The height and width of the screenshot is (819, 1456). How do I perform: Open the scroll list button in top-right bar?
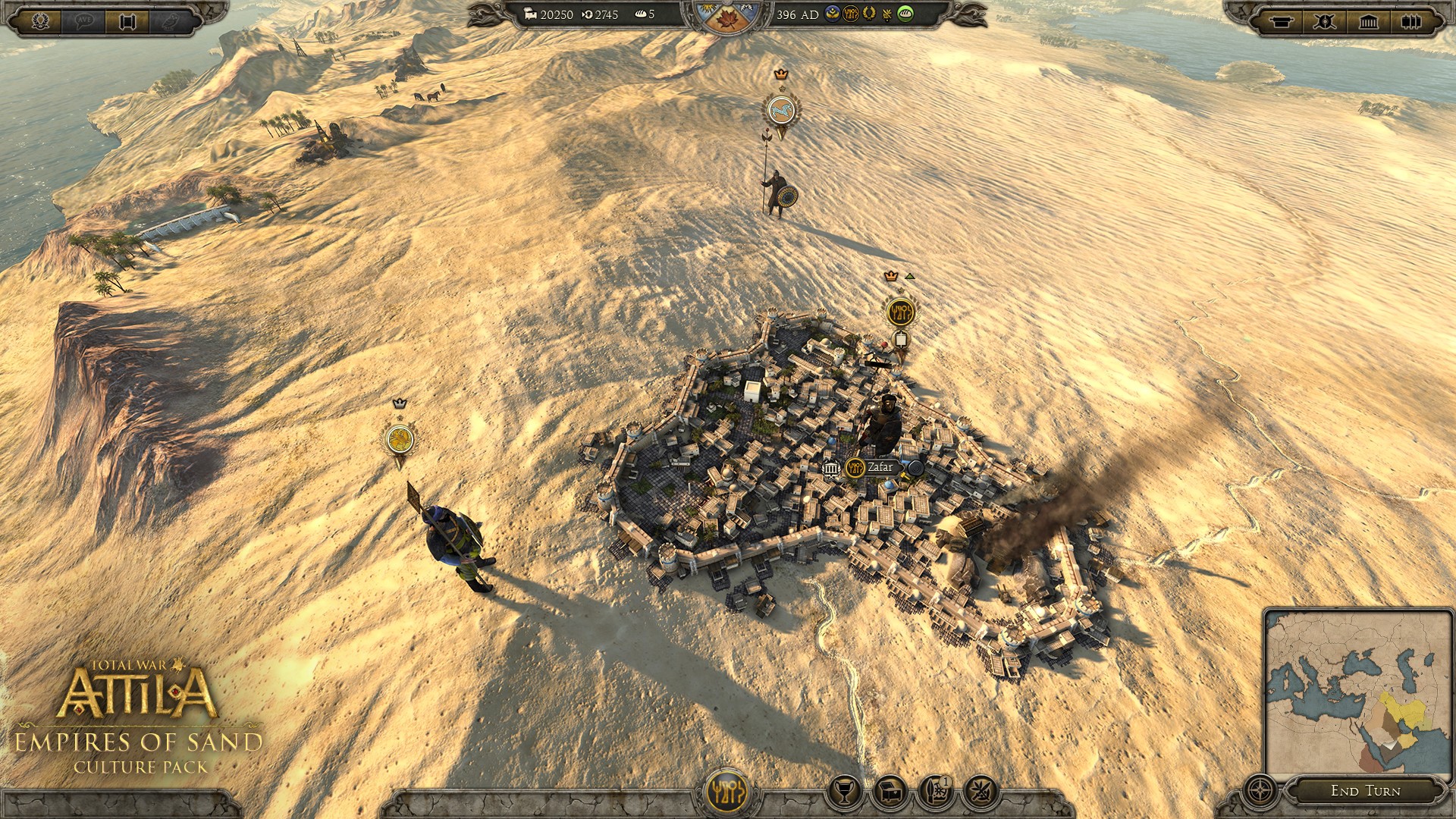coord(1281,21)
